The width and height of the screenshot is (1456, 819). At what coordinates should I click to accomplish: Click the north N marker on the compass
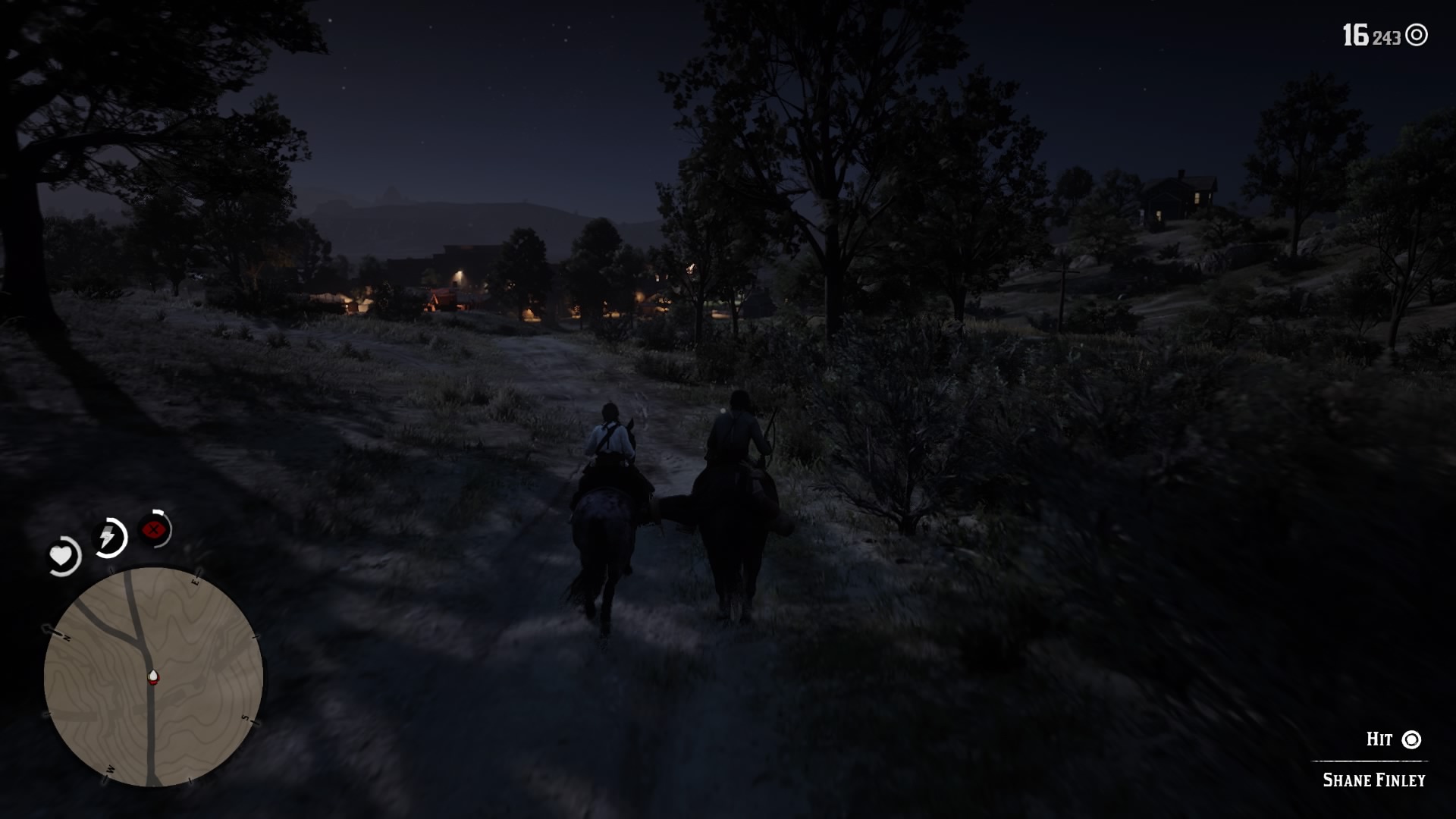(x=69, y=639)
